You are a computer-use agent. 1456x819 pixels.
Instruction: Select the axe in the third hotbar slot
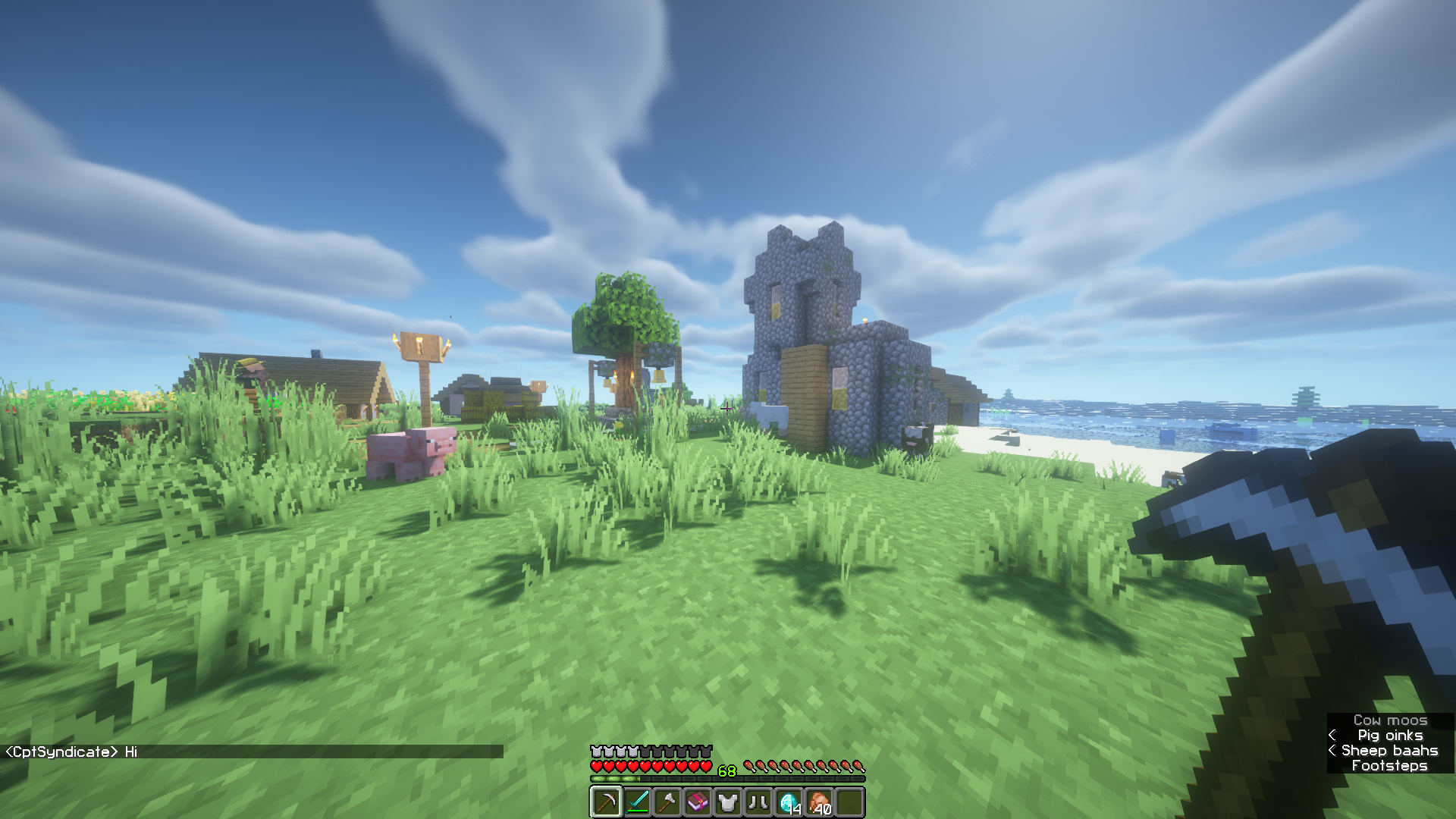click(x=667, y=802)
